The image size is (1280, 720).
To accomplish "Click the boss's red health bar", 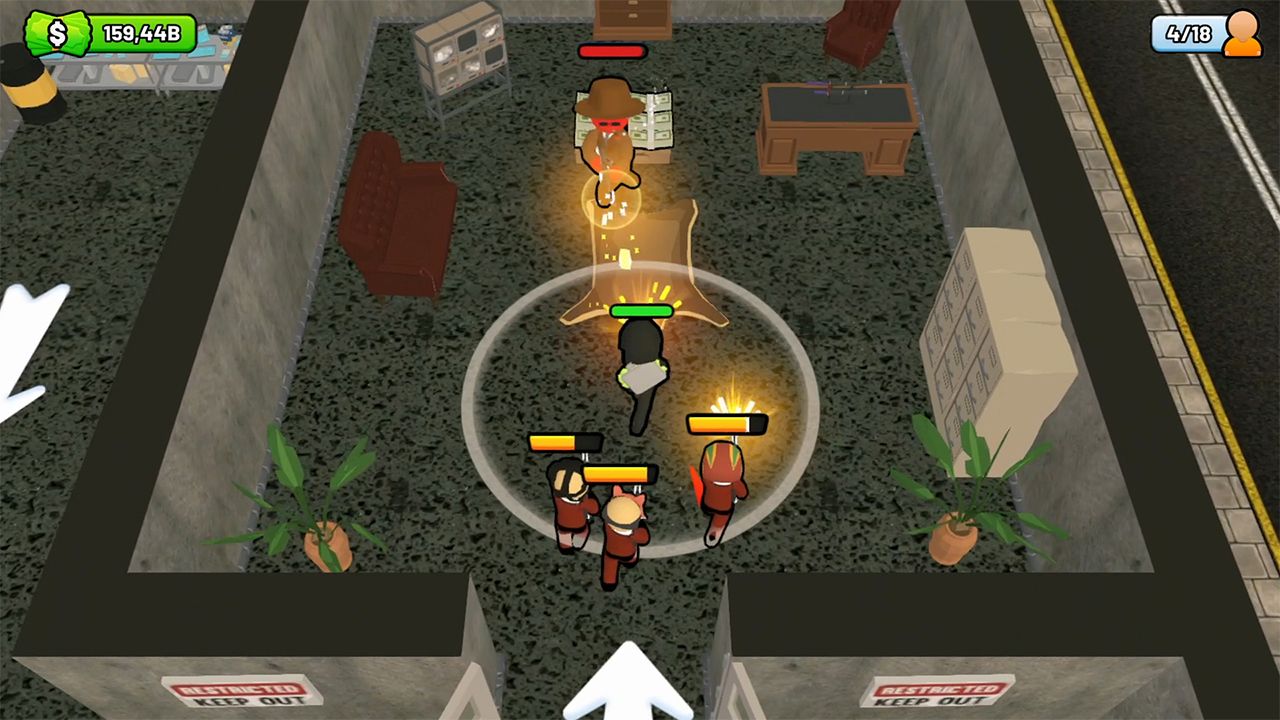I will click(614, 50).
